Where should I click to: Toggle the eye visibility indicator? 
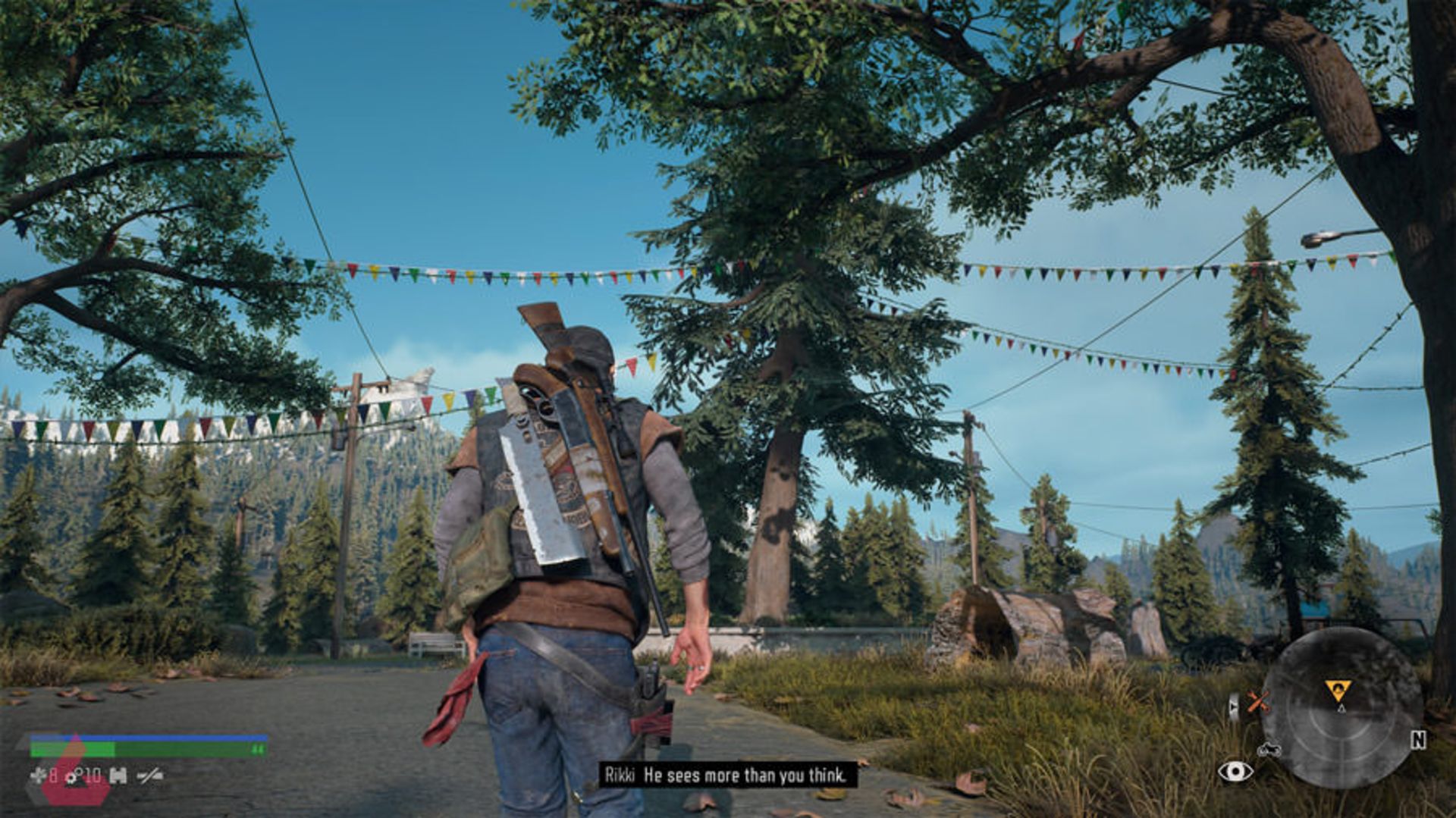(x=1235, y=772)
